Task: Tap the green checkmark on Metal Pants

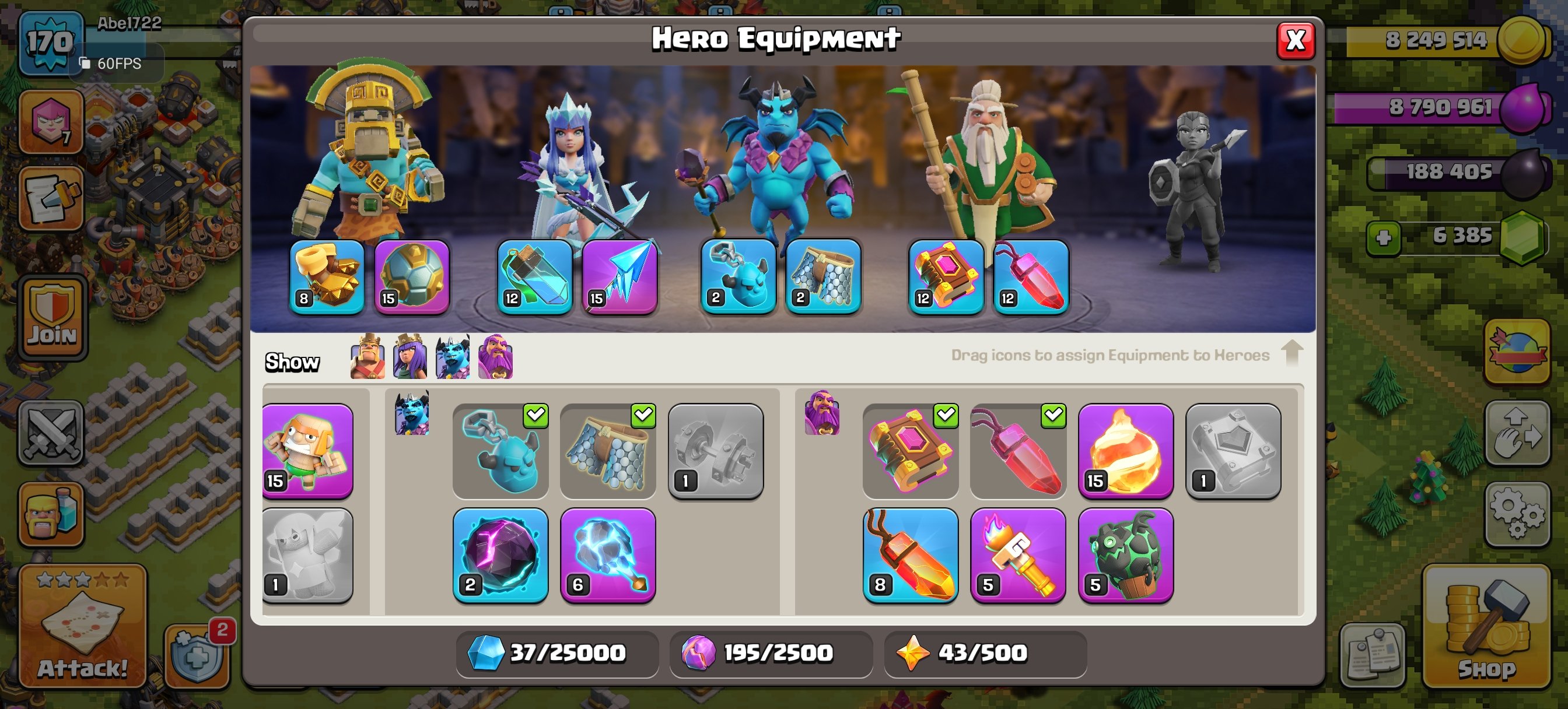Action: [643, 415]
